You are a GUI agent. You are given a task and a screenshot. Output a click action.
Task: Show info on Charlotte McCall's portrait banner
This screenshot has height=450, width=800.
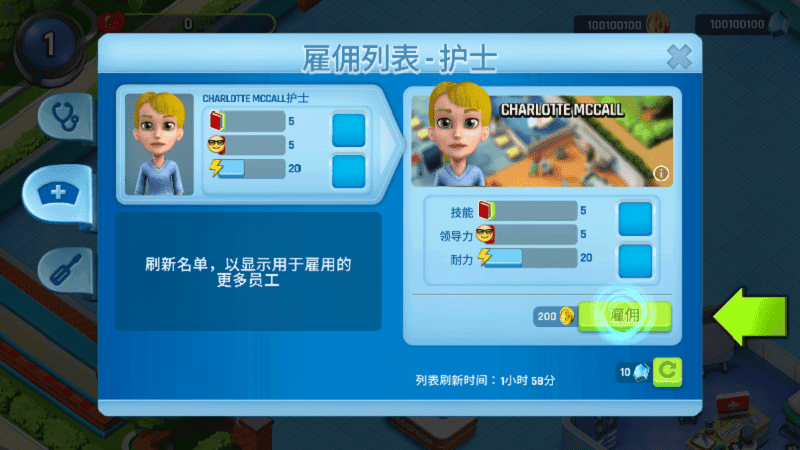660,174
